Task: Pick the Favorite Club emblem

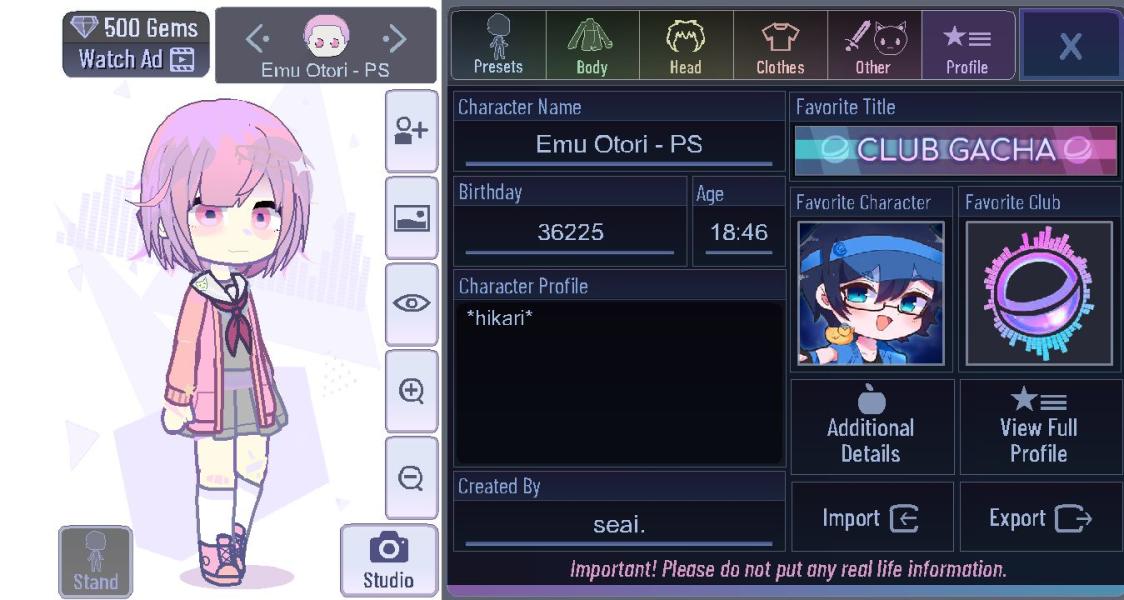Action: (x=1039, y=293)
